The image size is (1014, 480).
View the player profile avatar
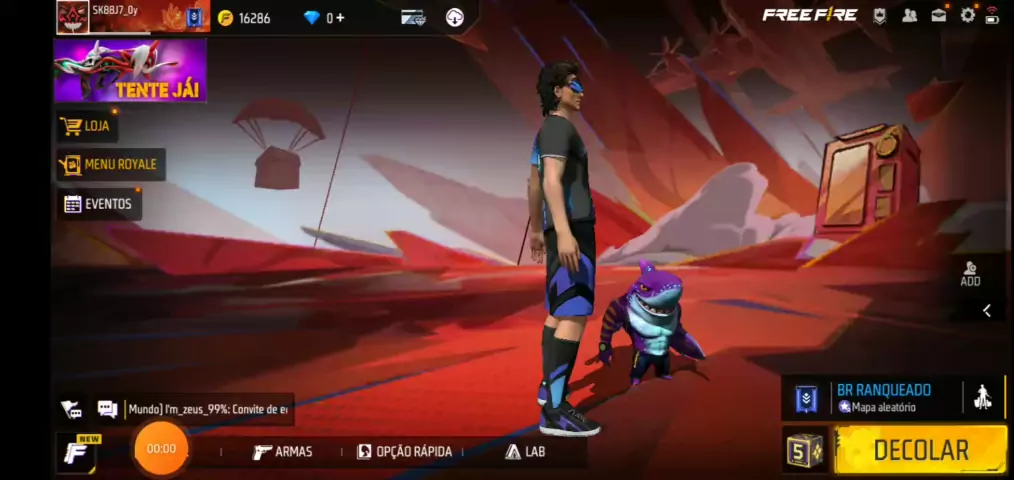pyautogui.click(x=72, y=17)
